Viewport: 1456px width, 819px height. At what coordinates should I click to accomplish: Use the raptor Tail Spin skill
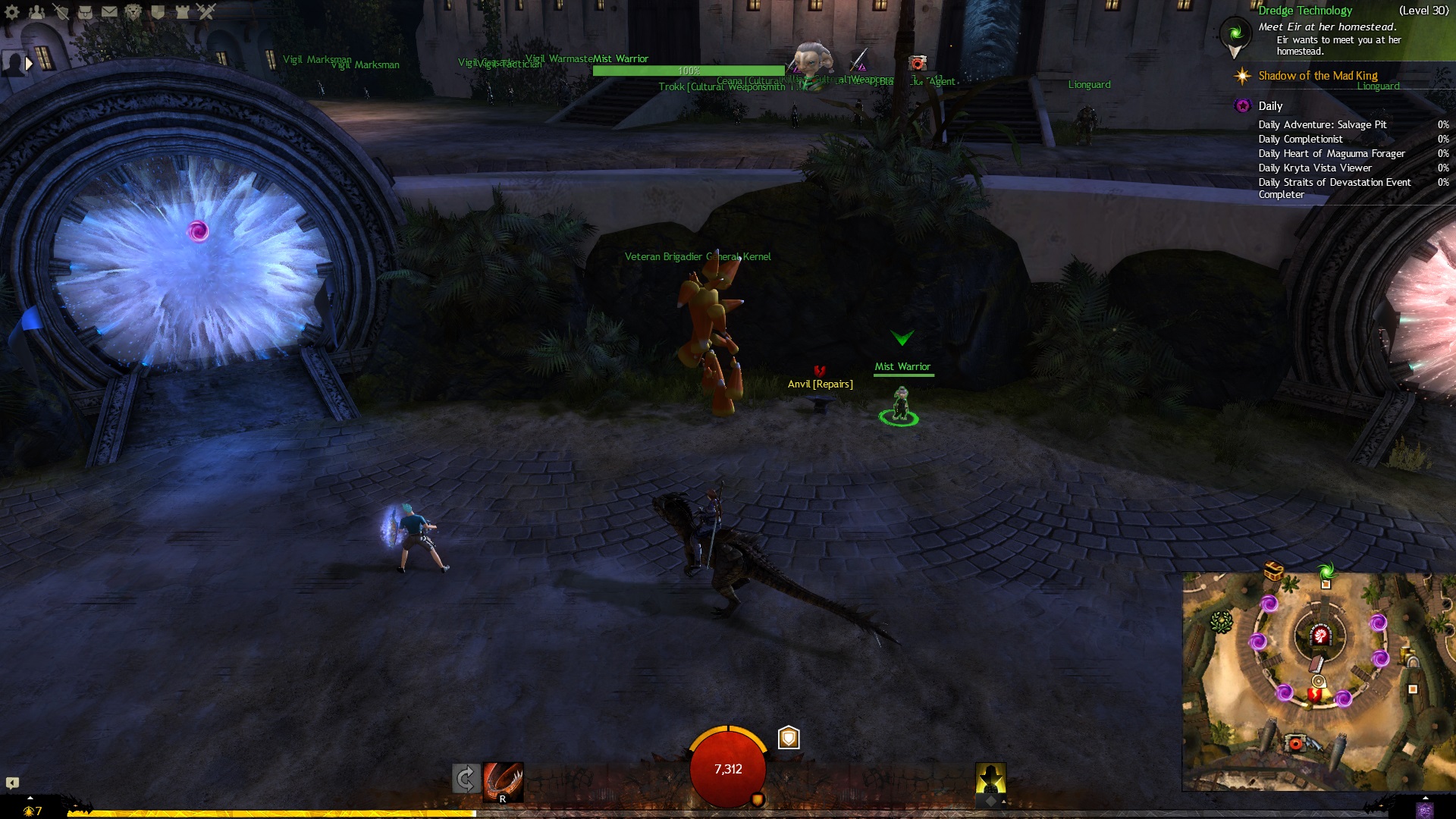[x=503, y=781]
